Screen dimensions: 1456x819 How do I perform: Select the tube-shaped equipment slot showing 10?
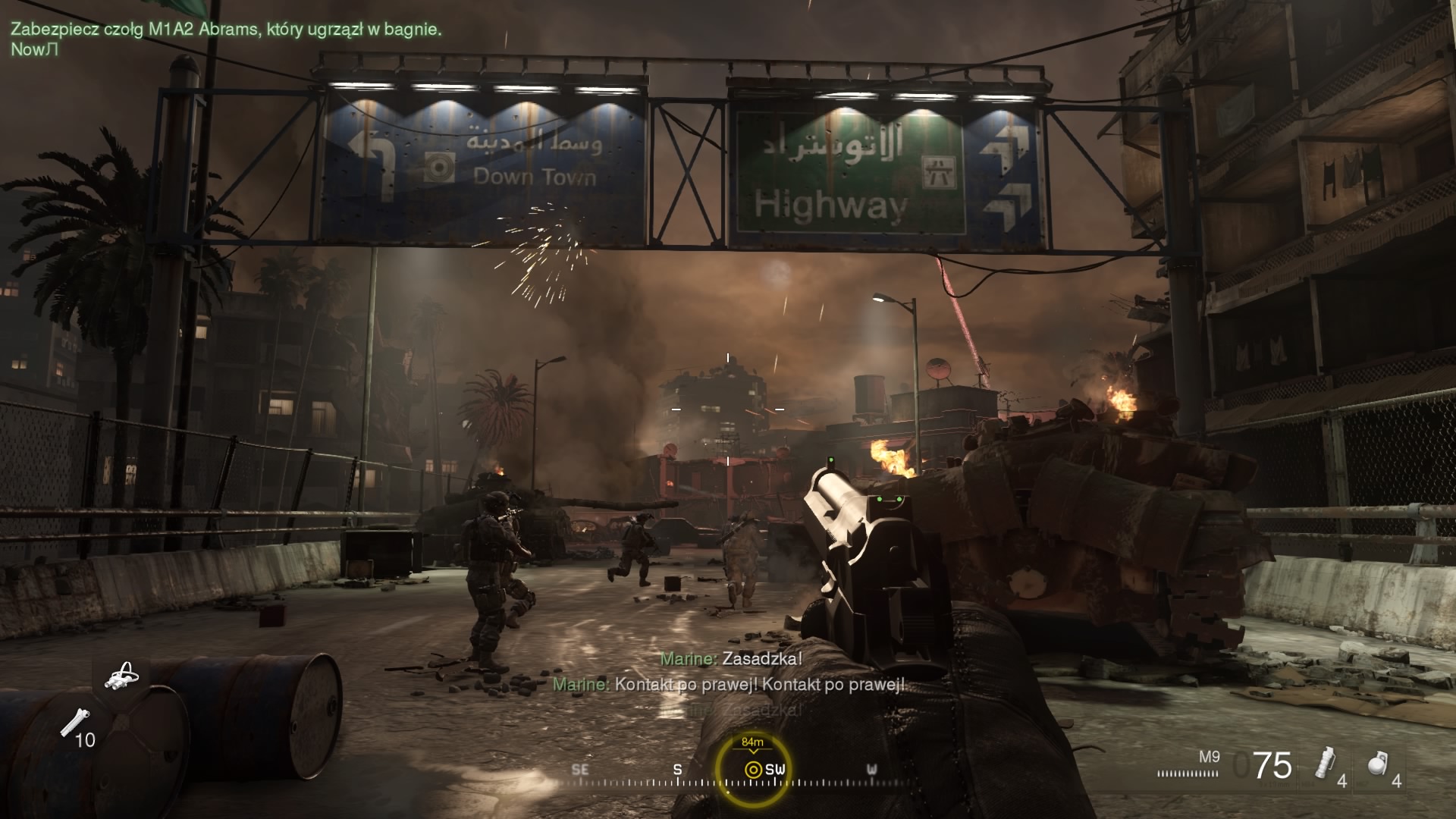pyautogui.click(x=74, y=723)
